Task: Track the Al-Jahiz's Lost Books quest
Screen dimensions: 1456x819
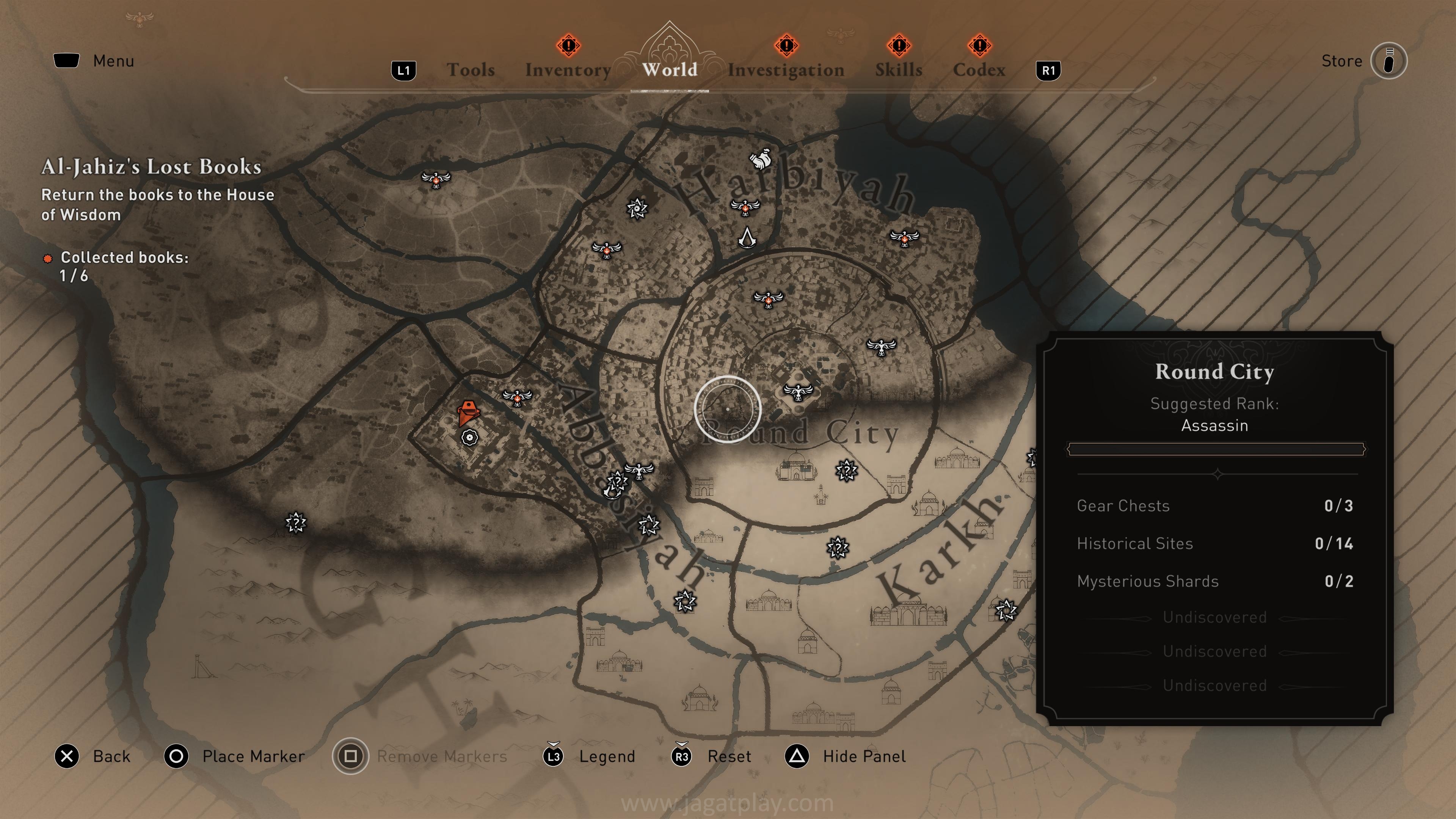Action: point(152,167)
